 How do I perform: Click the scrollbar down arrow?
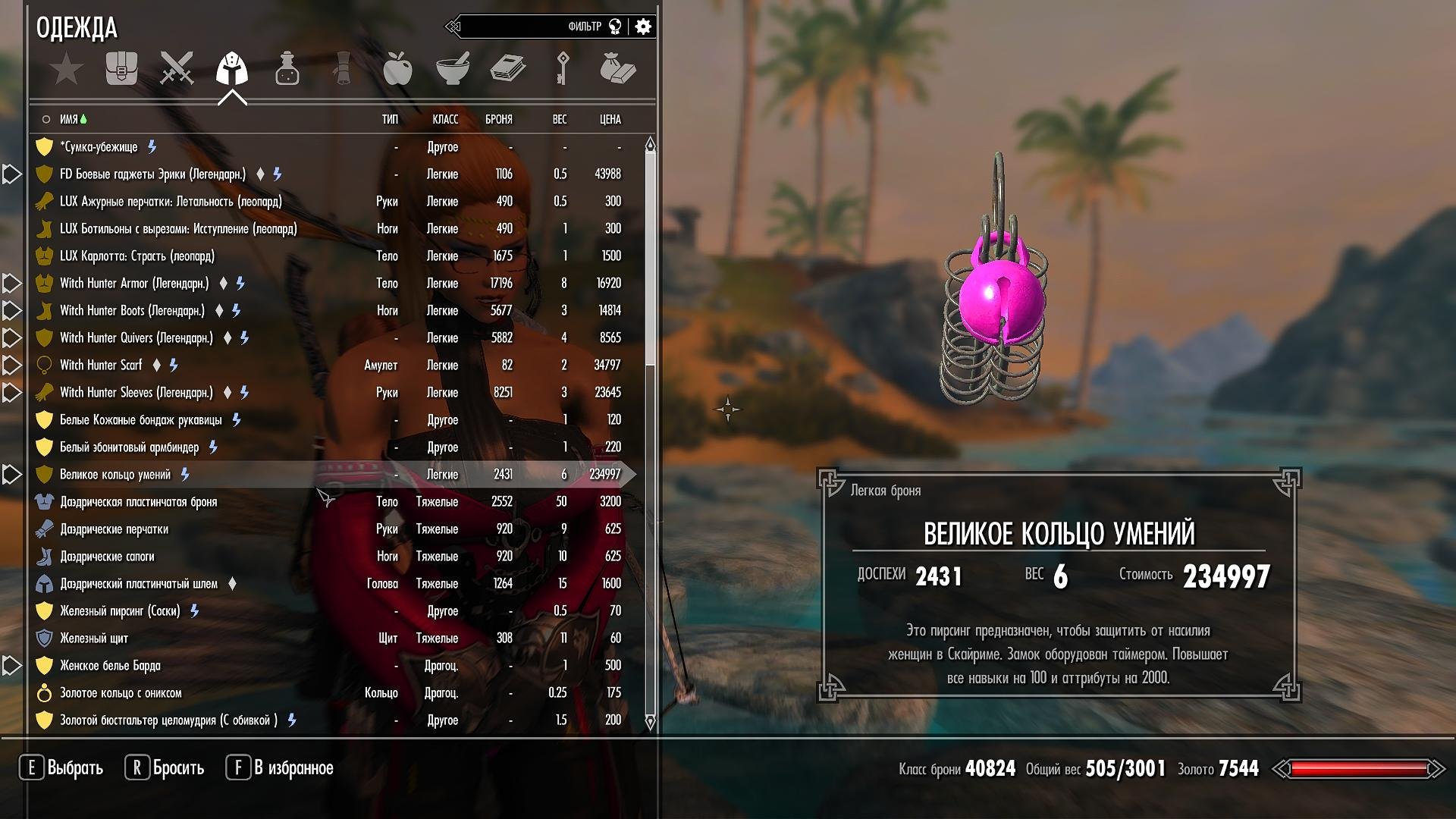click(650, 721)
